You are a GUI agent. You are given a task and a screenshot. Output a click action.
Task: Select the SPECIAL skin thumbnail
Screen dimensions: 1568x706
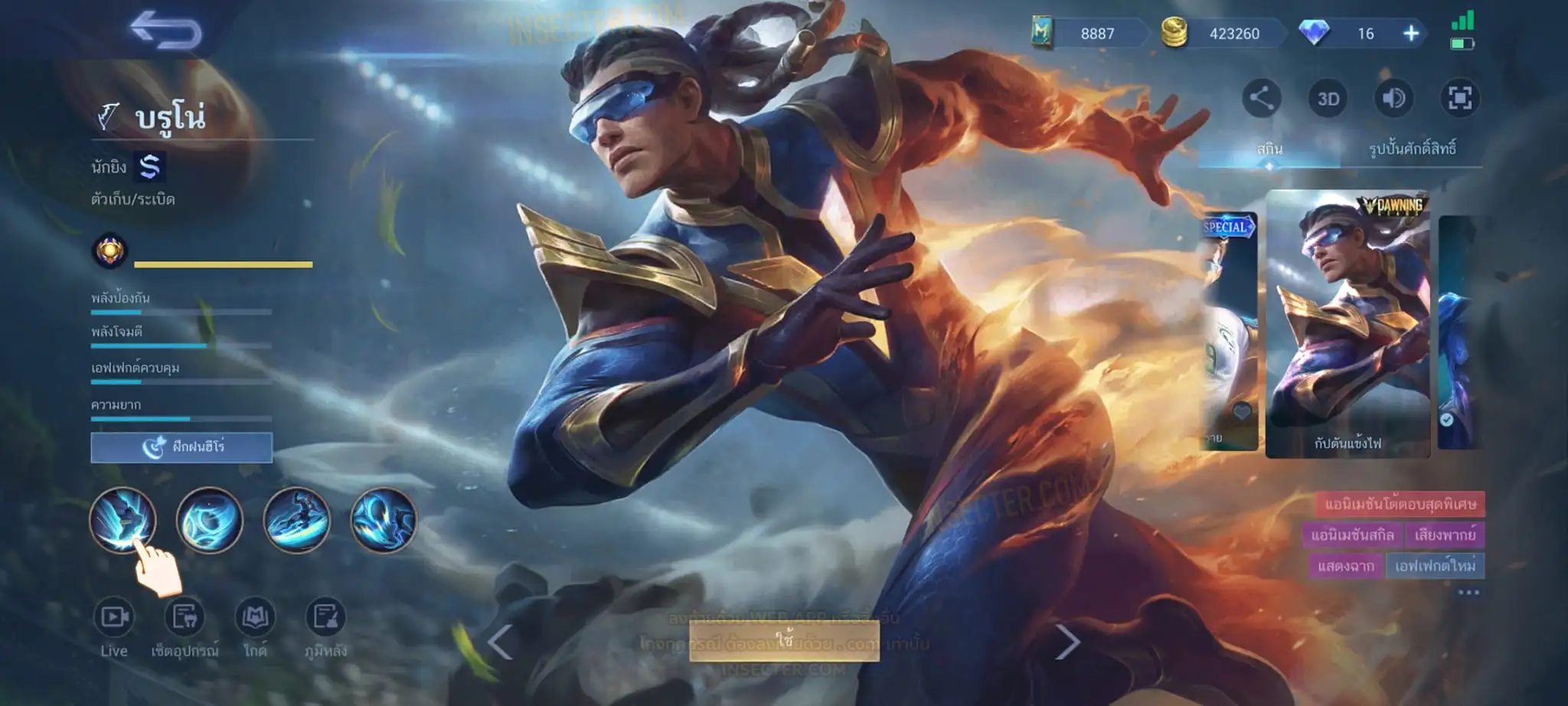1230,329
